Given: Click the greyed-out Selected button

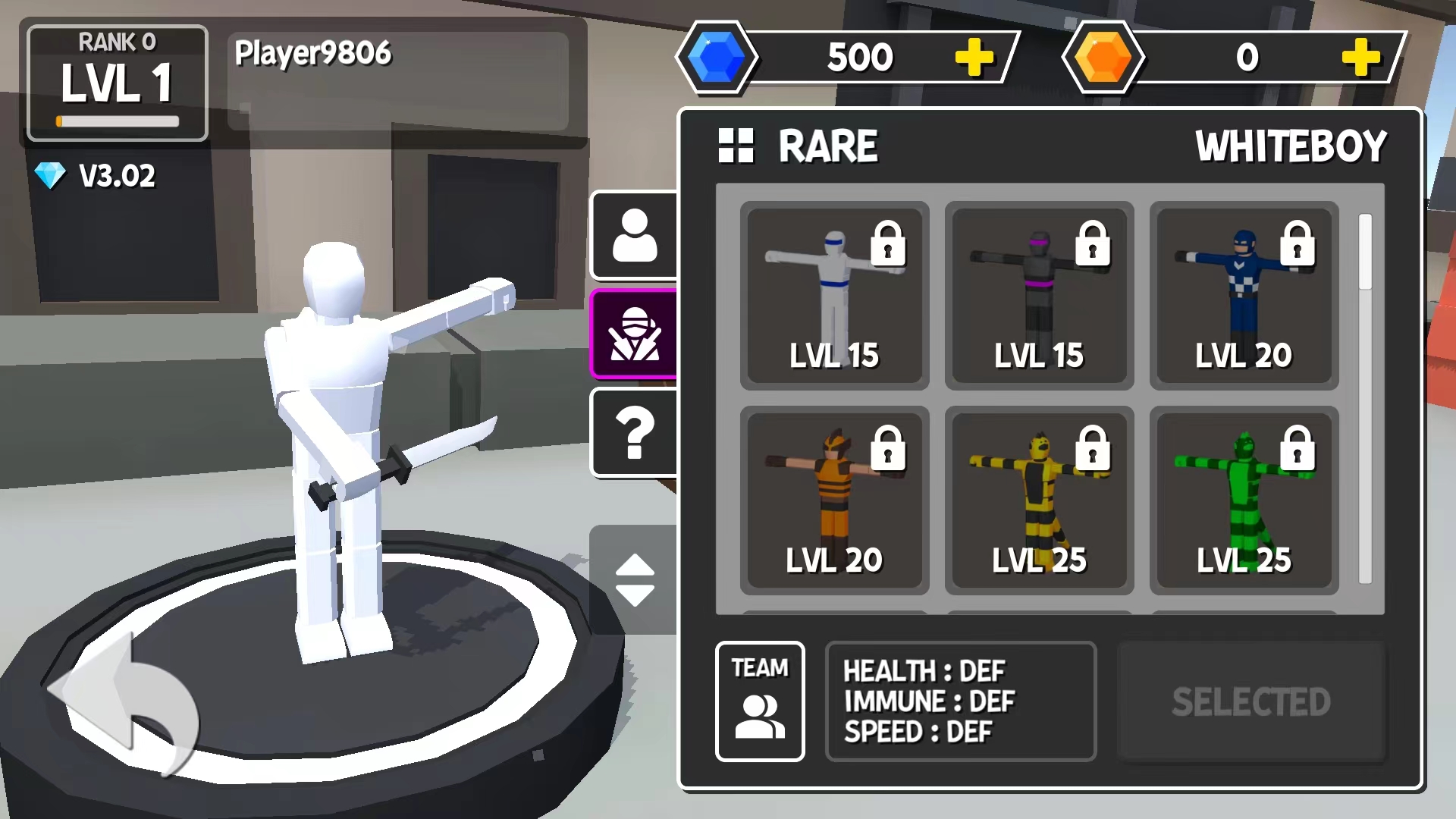Looking at the screenshot, I should click(x=1251, y=701).
